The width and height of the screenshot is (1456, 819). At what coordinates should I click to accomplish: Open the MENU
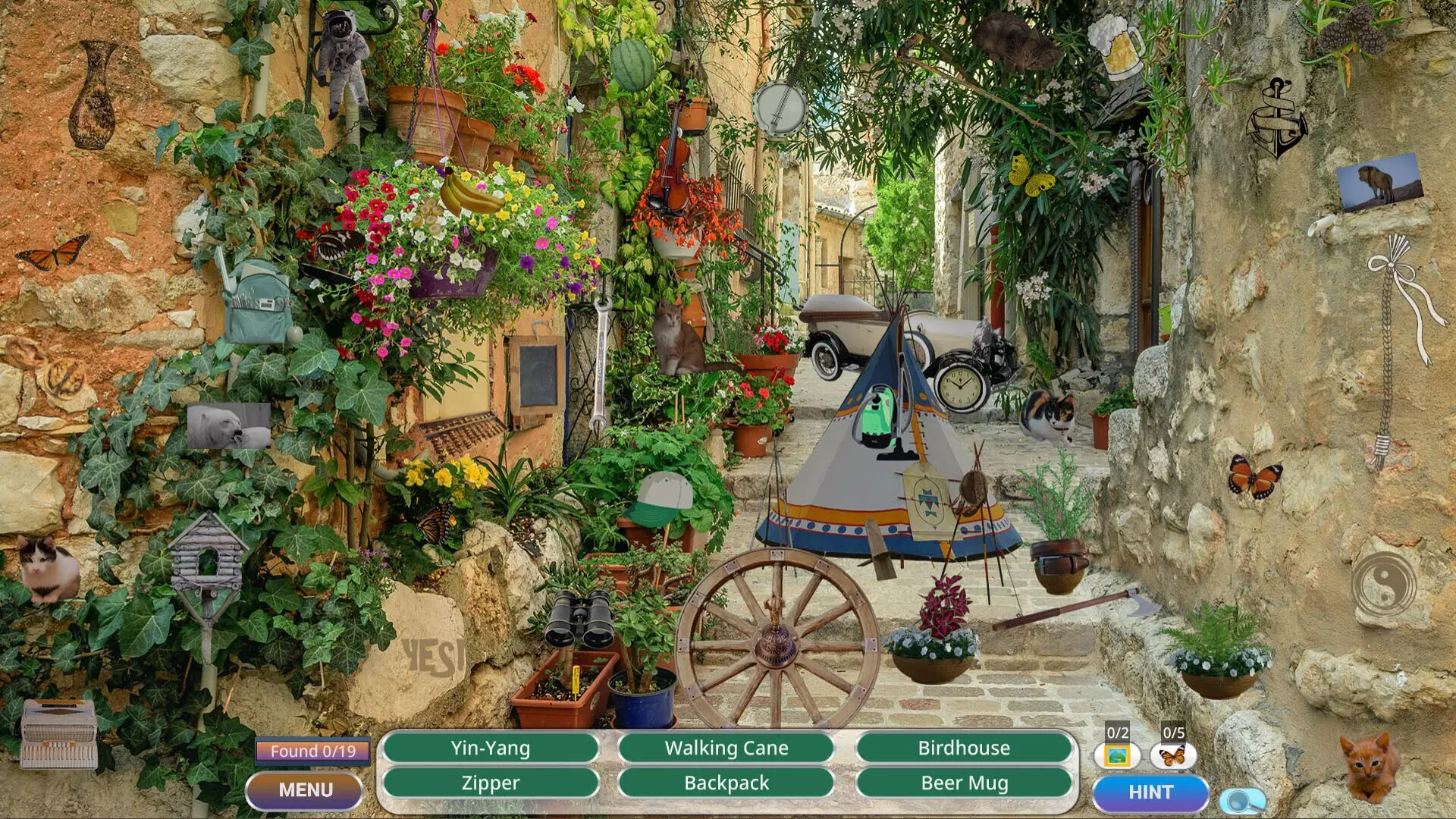click(x=305, y=789)
